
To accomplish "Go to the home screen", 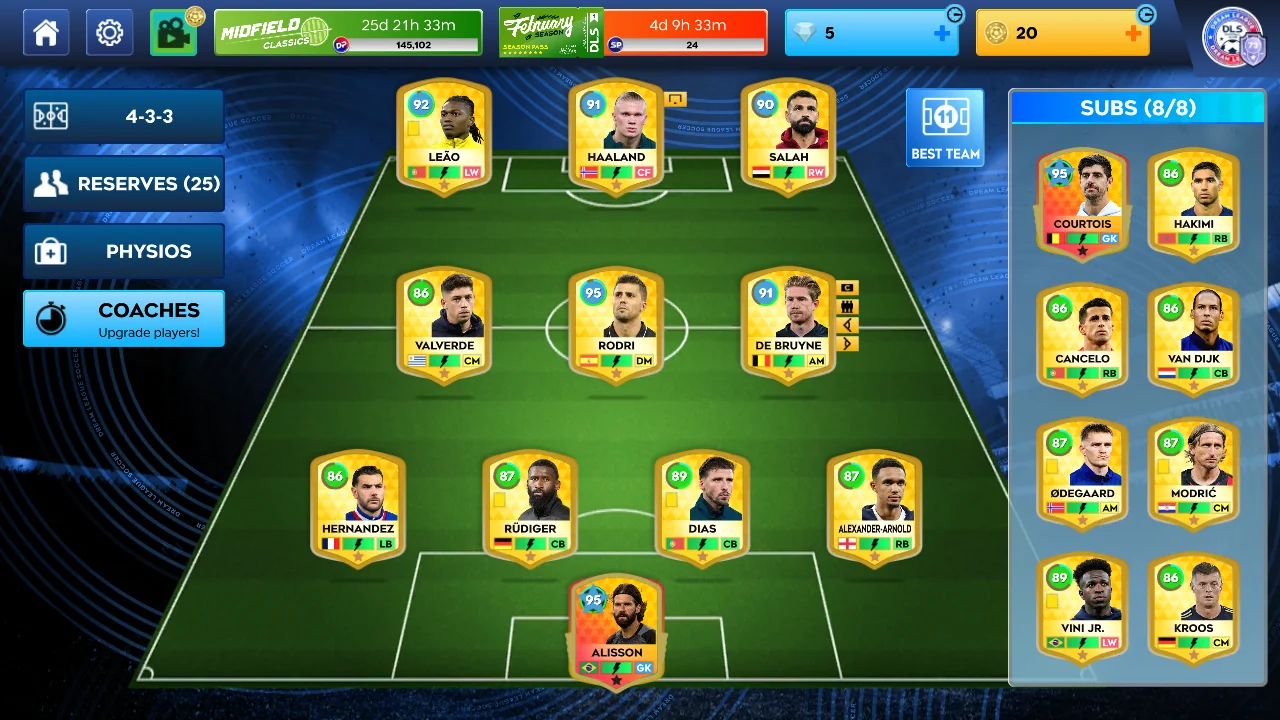I will tap(46, 33).
